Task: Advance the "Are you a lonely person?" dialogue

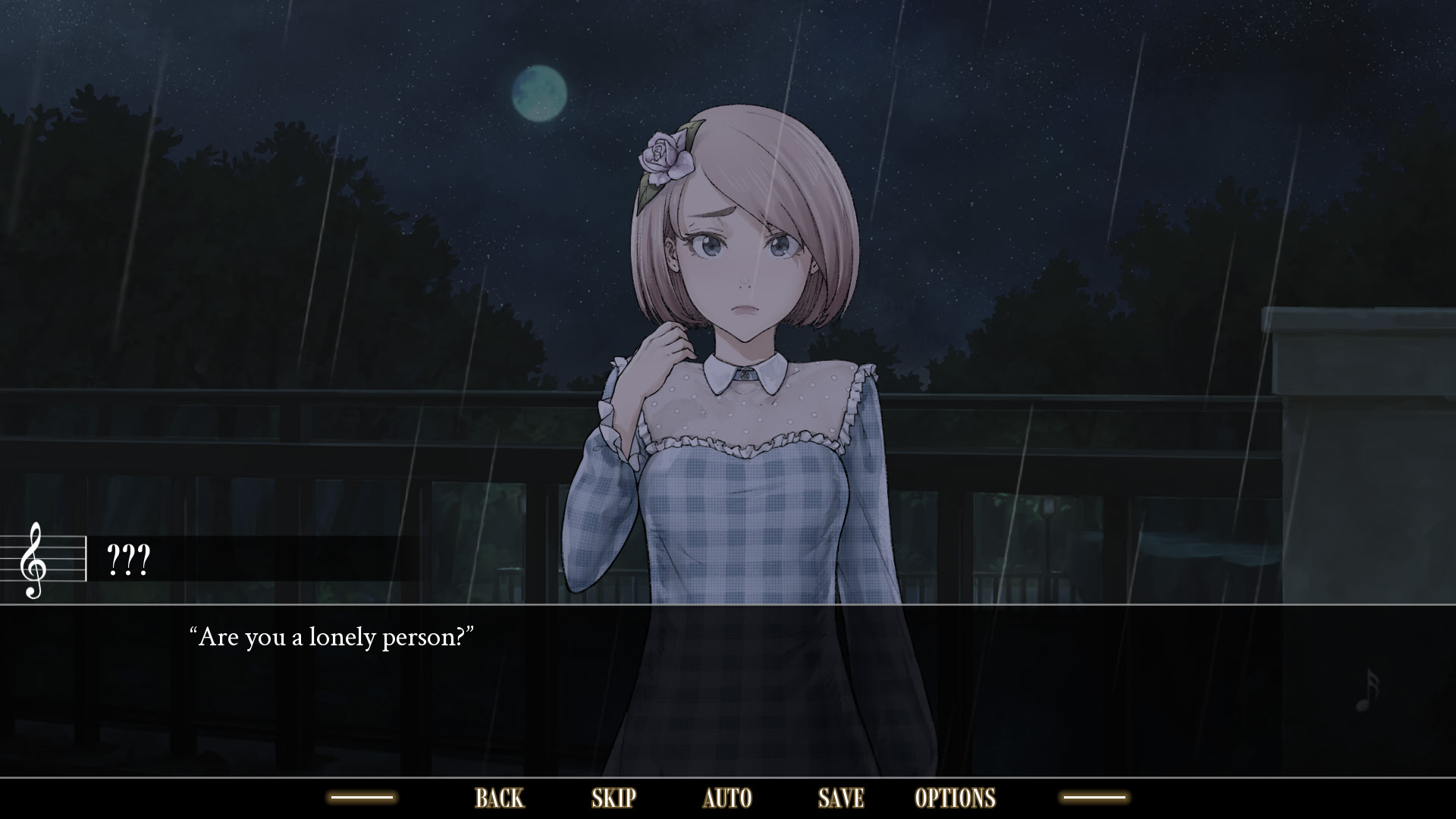Action: (x=728, y=690)
